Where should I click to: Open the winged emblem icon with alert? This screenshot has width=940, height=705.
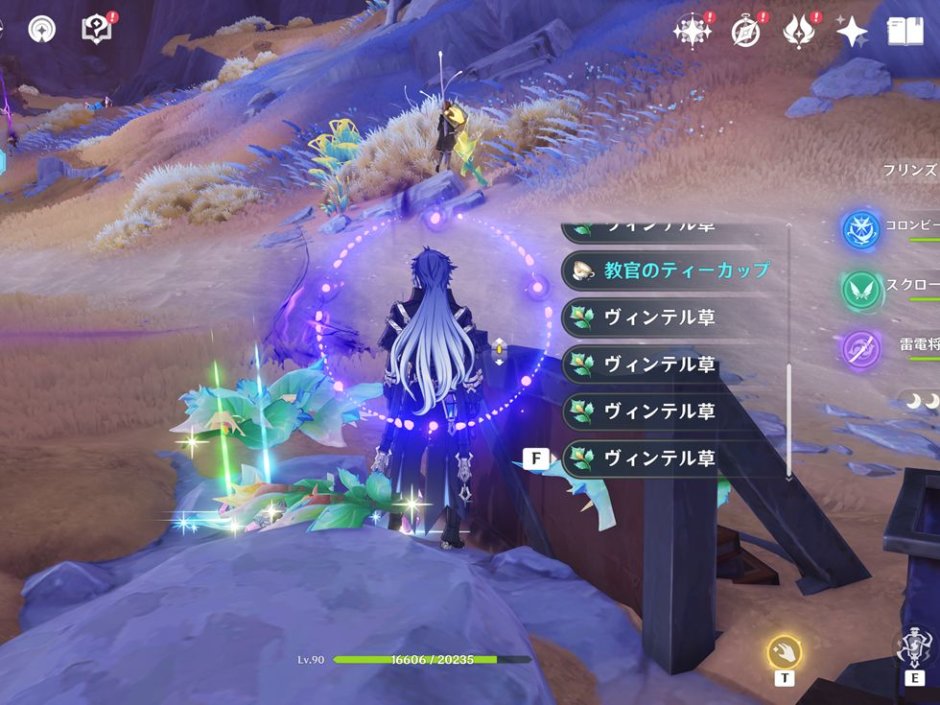(799, 32)
